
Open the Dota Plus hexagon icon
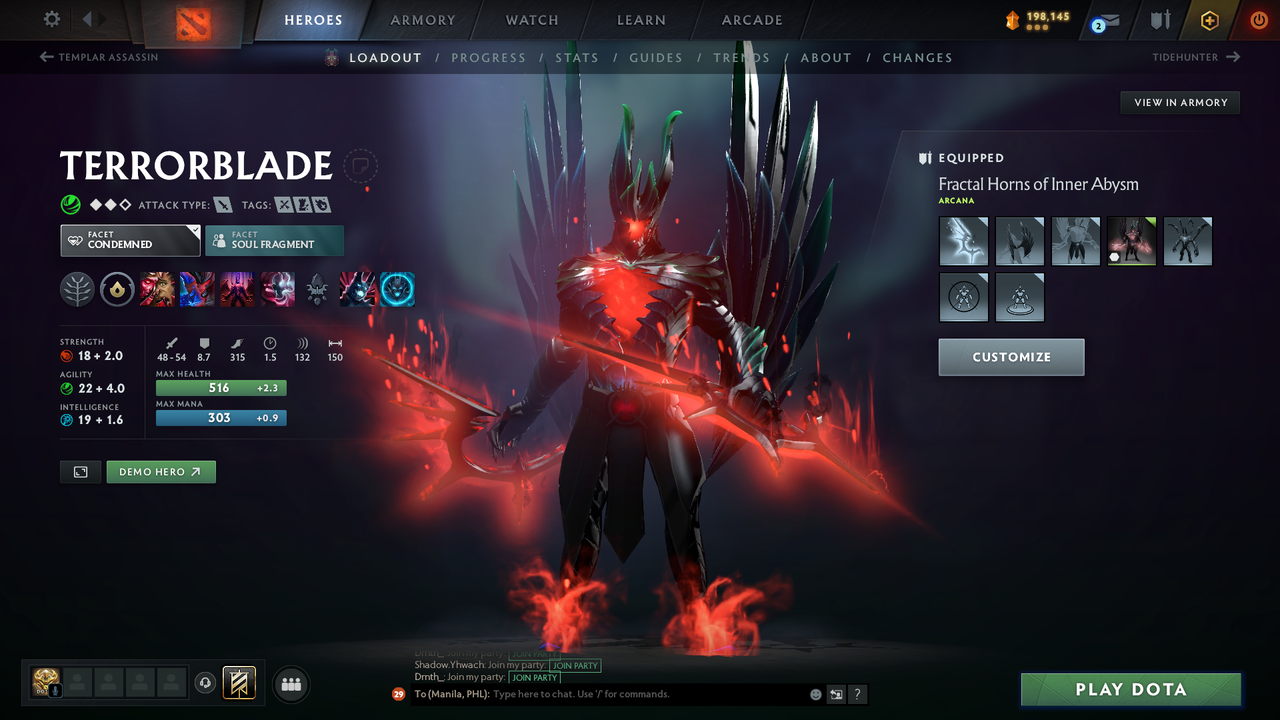pyautogui.click(x=1208, y=19)
